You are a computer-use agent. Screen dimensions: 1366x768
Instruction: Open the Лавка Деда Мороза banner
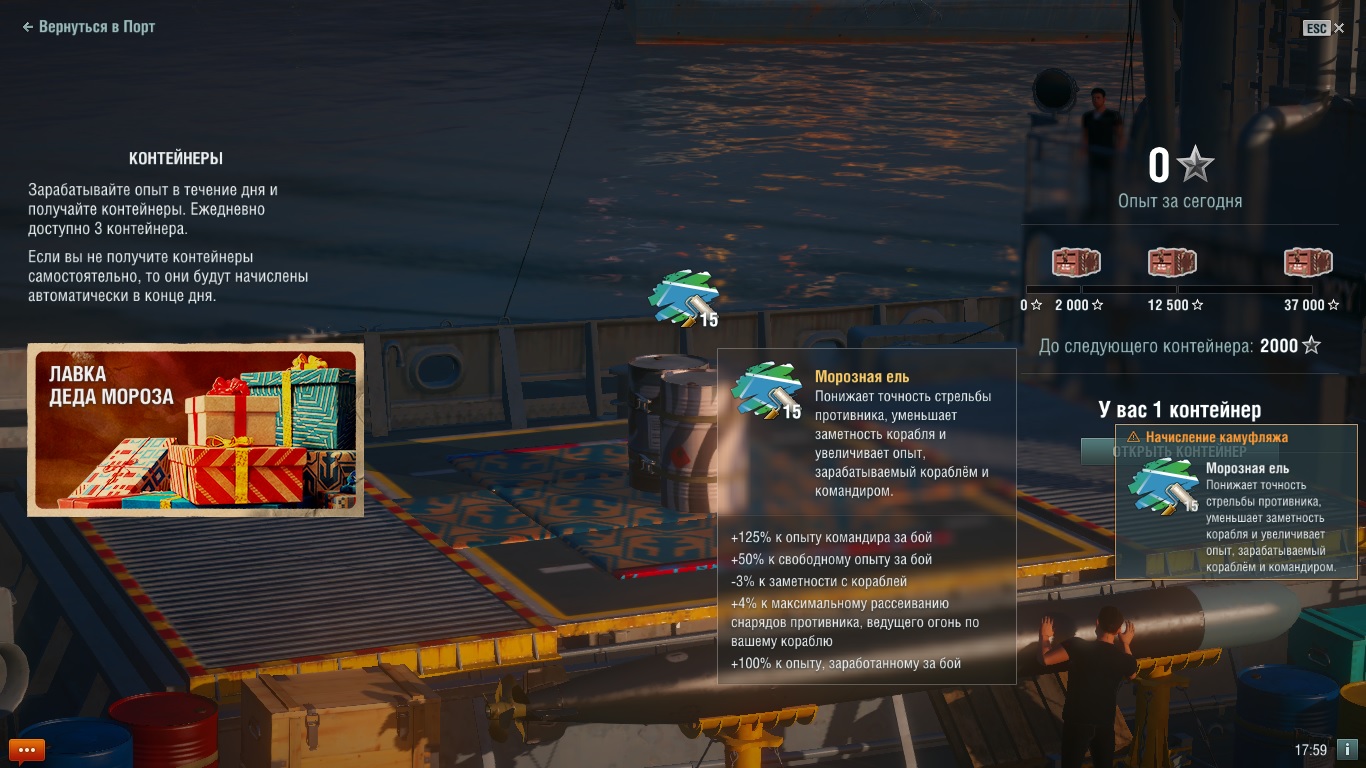195,430
